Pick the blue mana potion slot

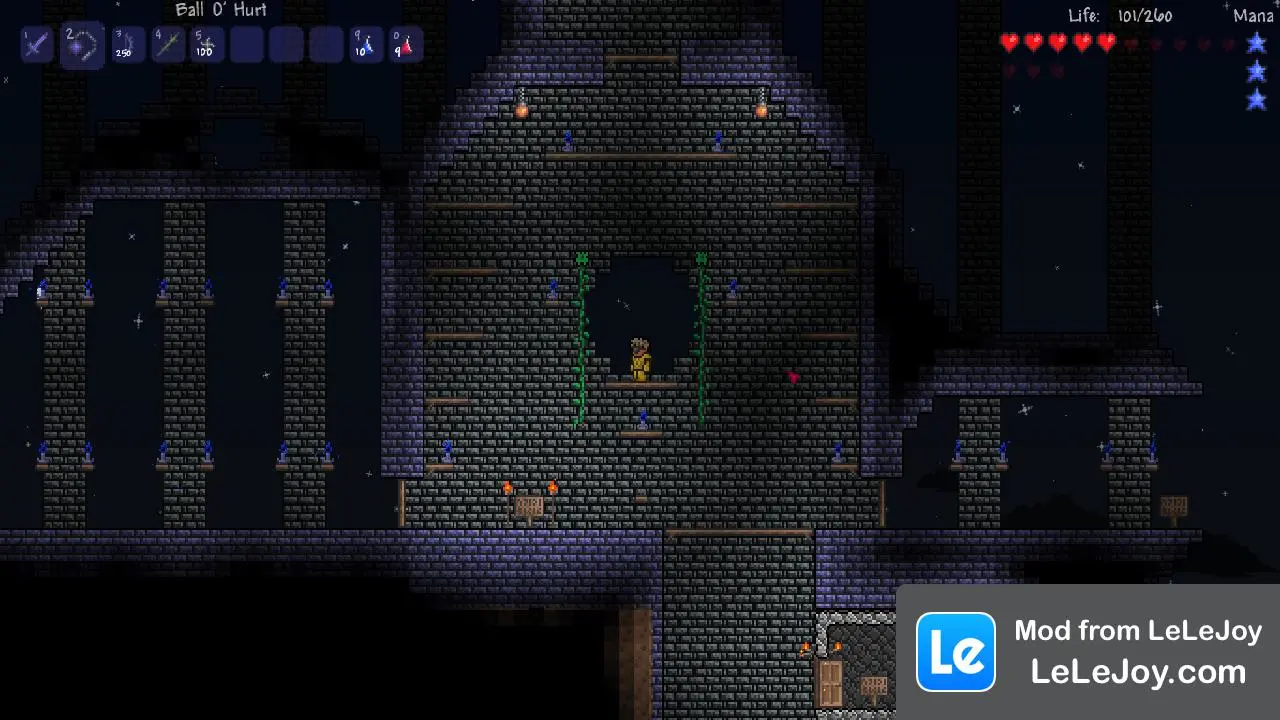pyautogui.click(x=366, y=45)
